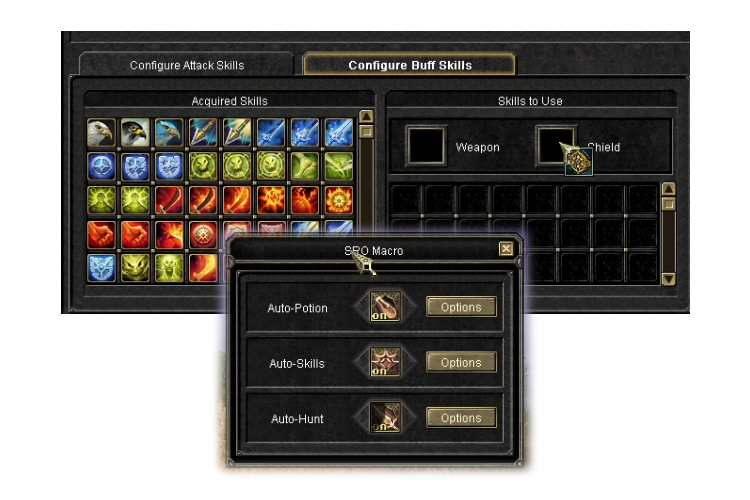Screen dimensions: 750x500
Task: Toggle the Auto-Skills macro icon
Action: (385, 362)
